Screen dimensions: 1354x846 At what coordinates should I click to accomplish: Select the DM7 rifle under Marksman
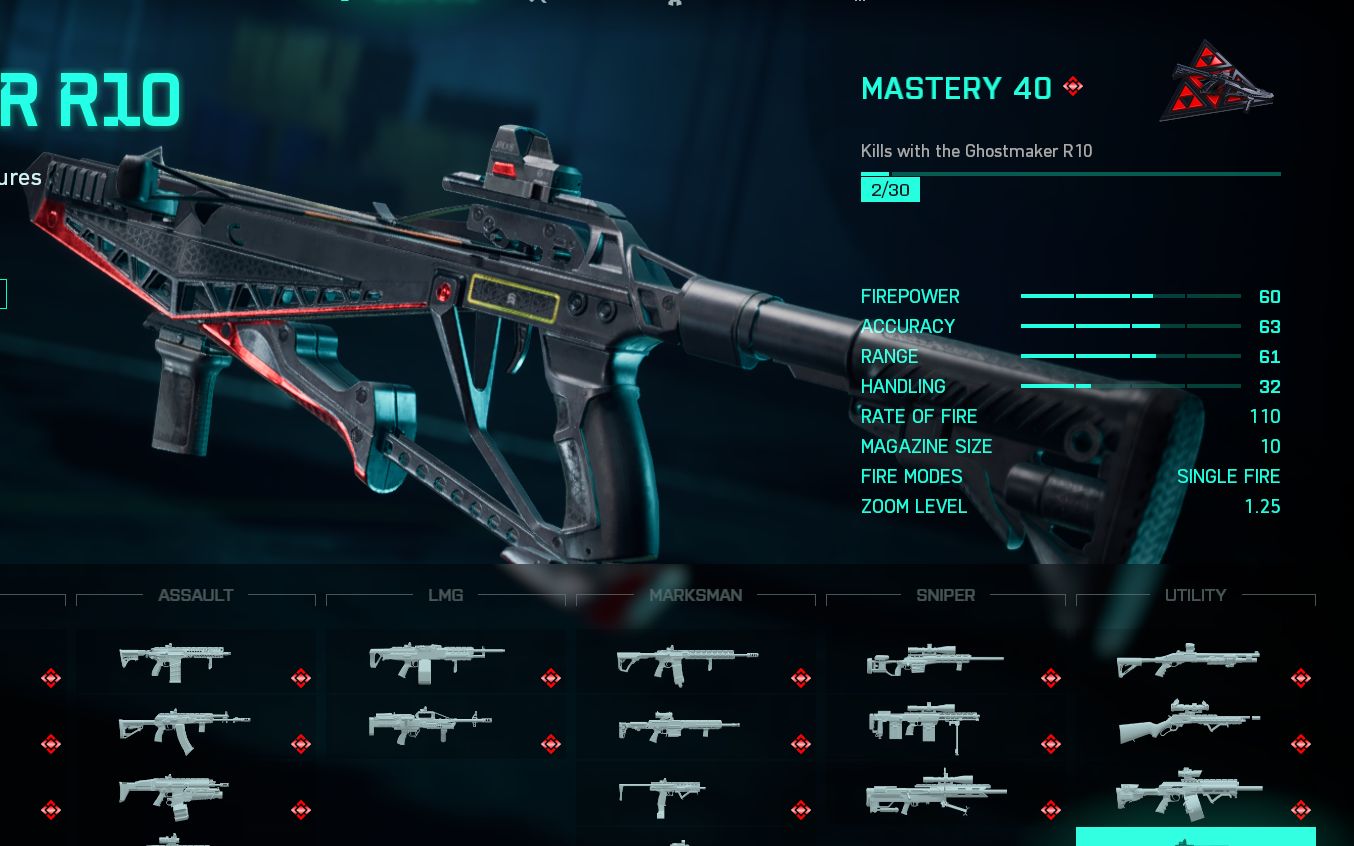click(x=686, y=664)
